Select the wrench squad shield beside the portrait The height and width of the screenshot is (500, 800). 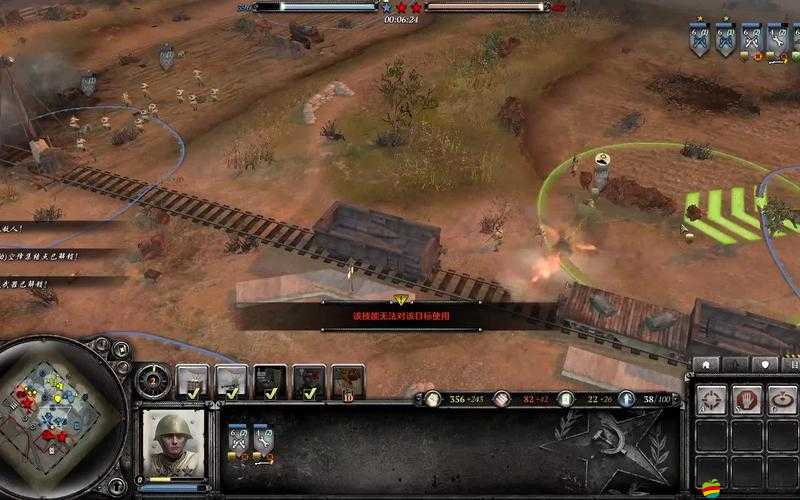[262, 440]
